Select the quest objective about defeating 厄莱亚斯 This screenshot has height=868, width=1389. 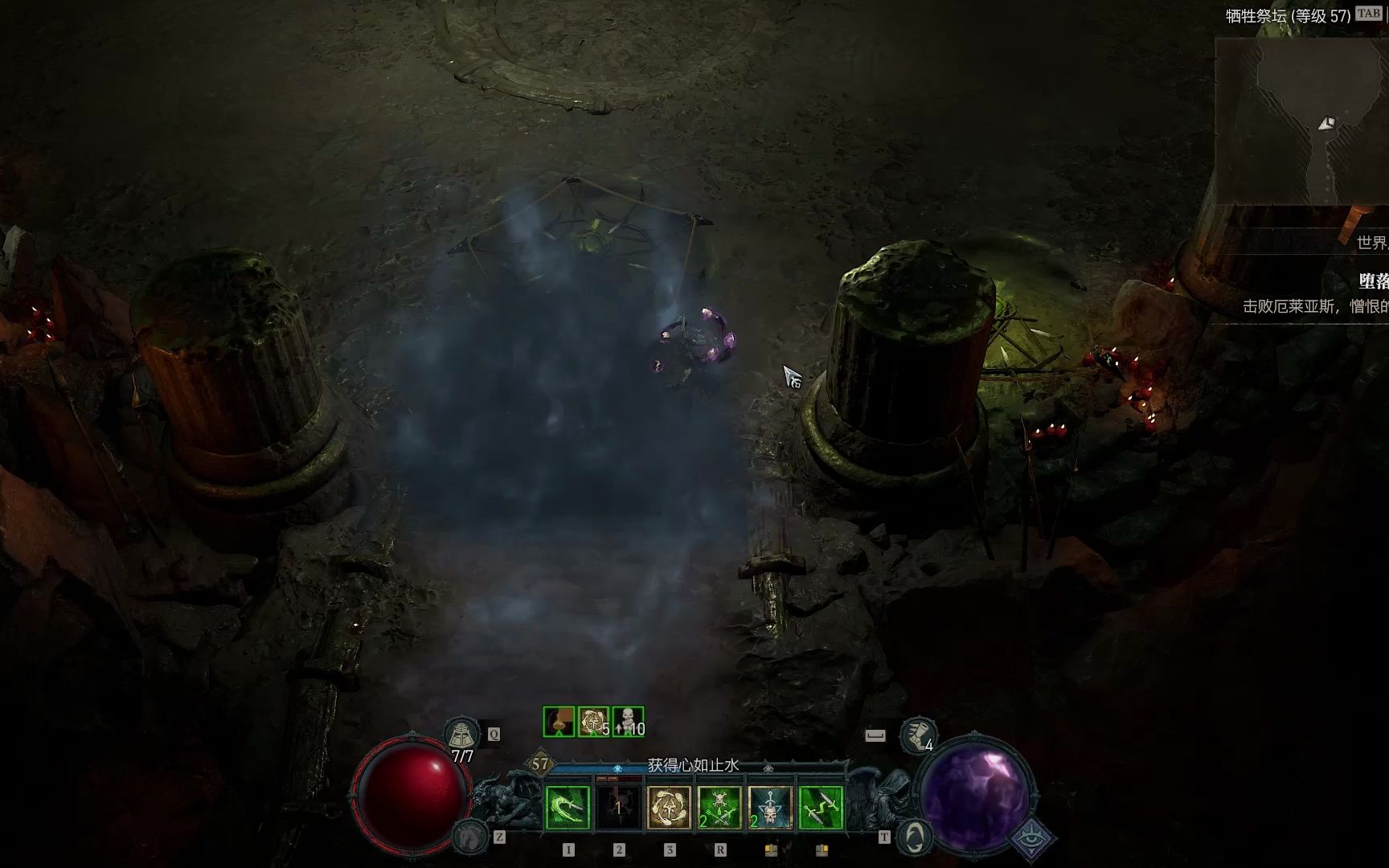(1315, 306)
